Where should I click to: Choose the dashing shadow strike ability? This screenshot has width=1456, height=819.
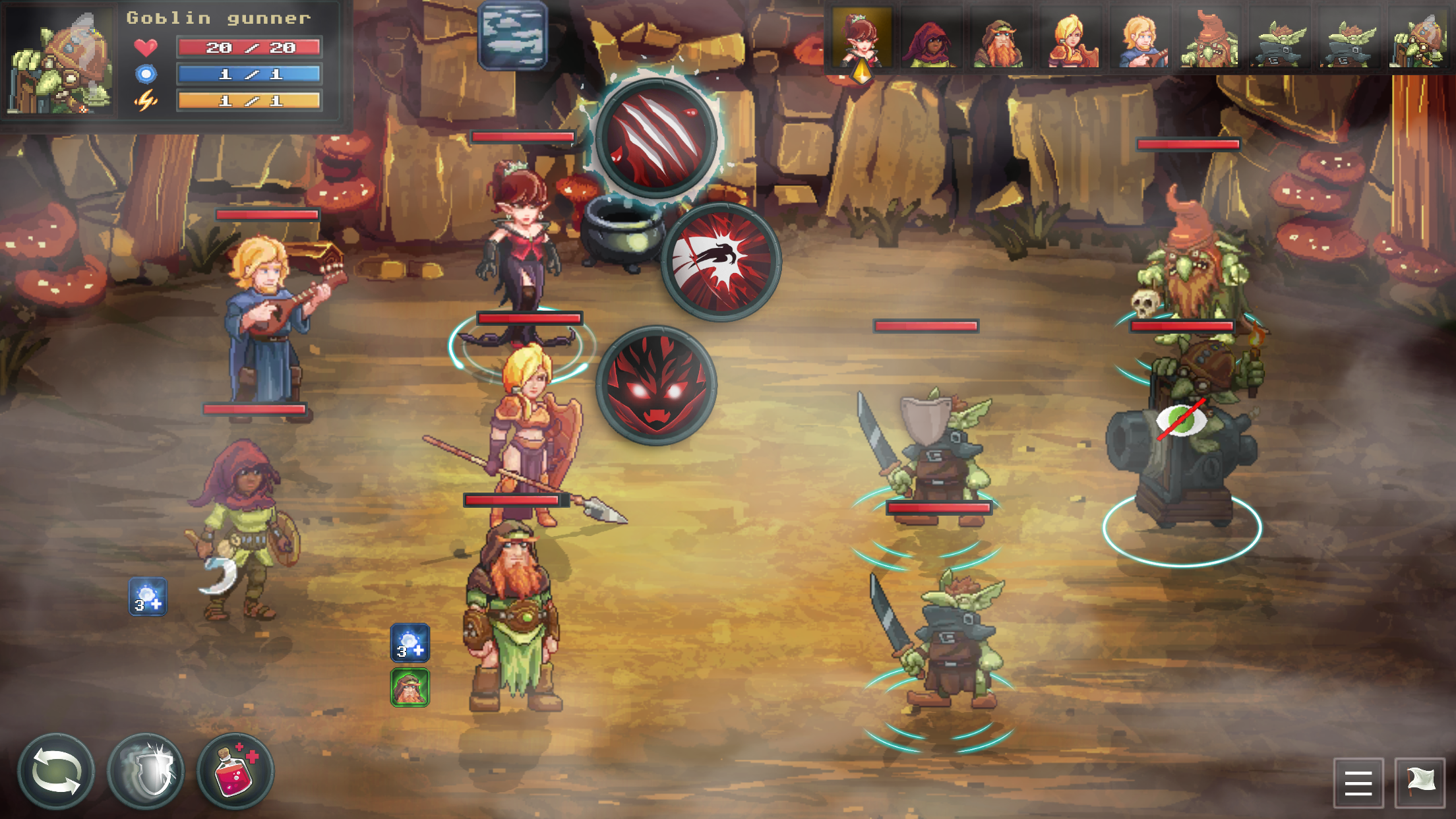(x=721, y=262)
